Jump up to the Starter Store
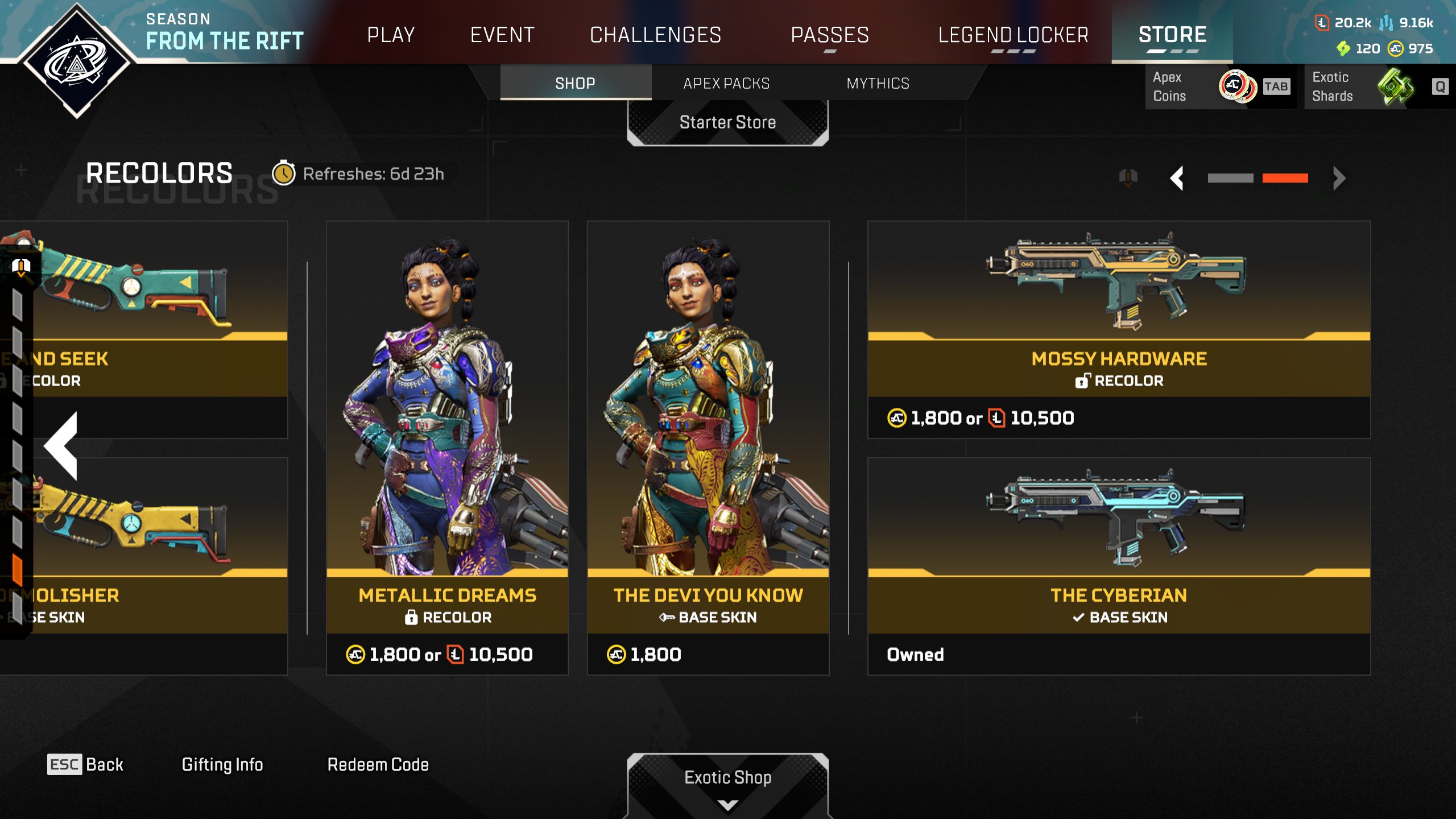1456x819 pixels. coord(727,122)
